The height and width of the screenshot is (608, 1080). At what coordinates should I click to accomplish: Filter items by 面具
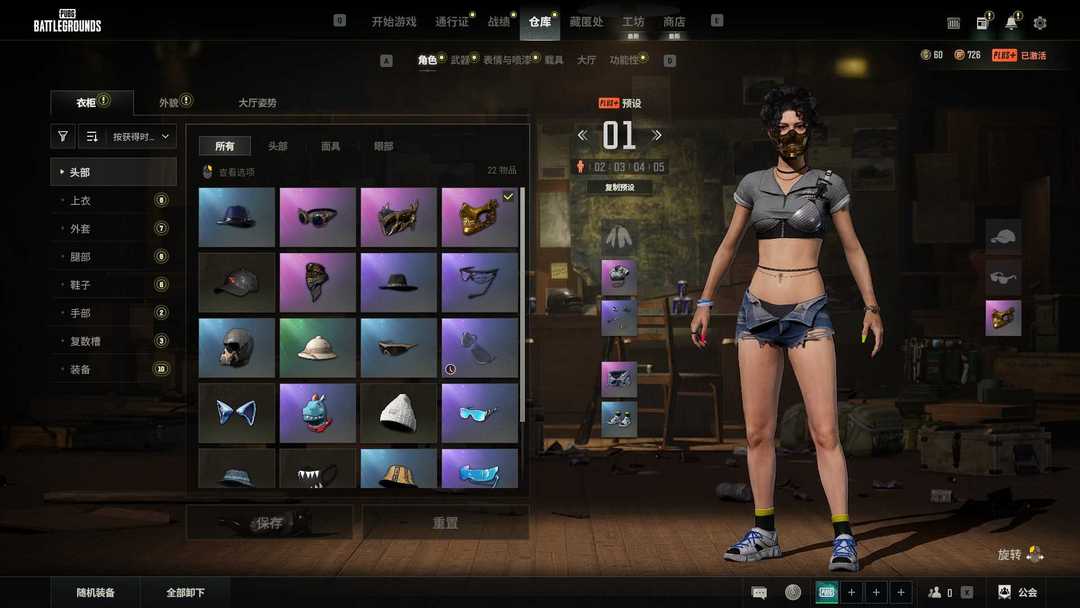(x=330, y=146)
